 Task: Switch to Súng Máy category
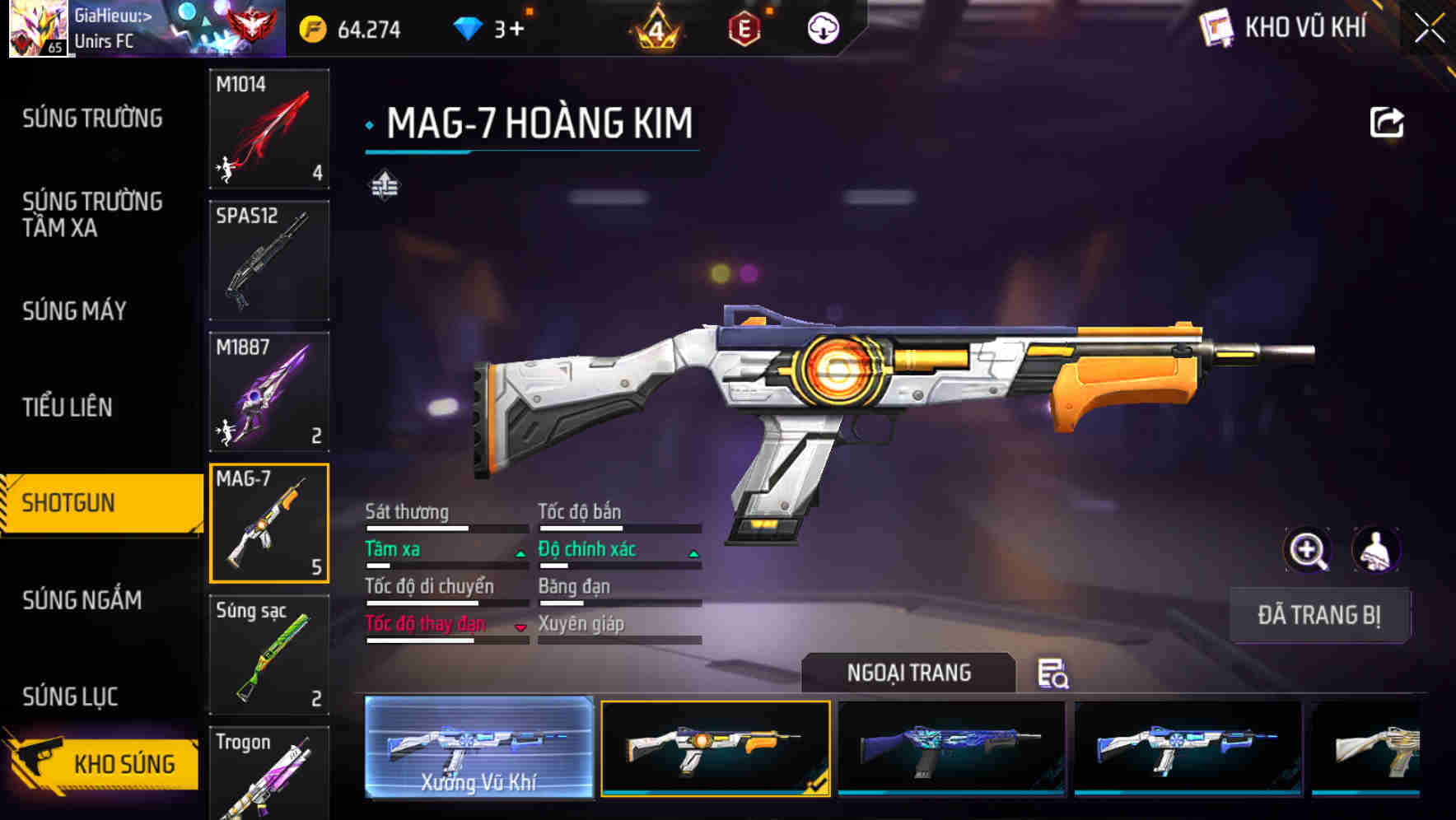74,311
